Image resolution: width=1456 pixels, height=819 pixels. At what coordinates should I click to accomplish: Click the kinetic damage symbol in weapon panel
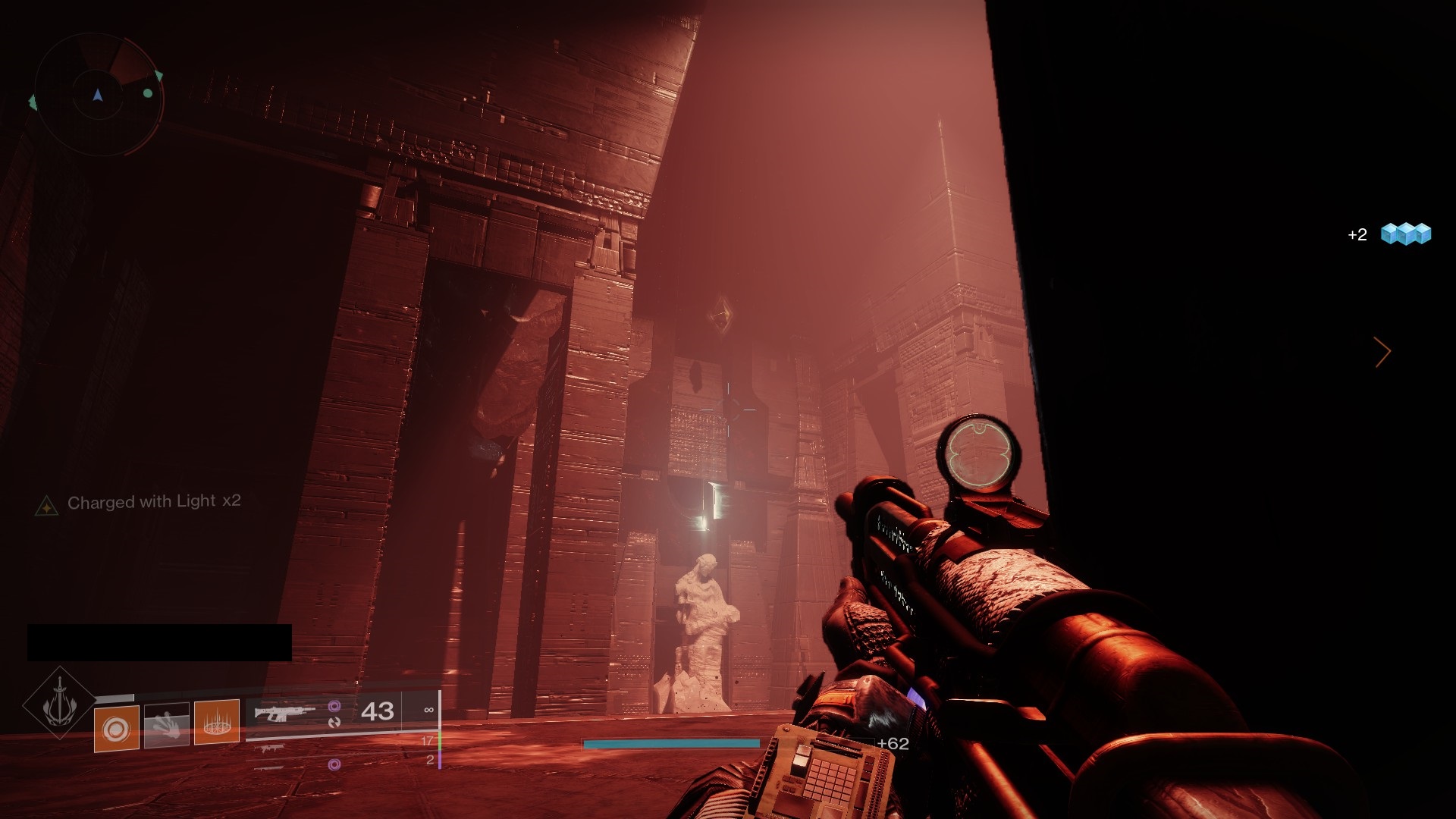click(x=334, y=723)
